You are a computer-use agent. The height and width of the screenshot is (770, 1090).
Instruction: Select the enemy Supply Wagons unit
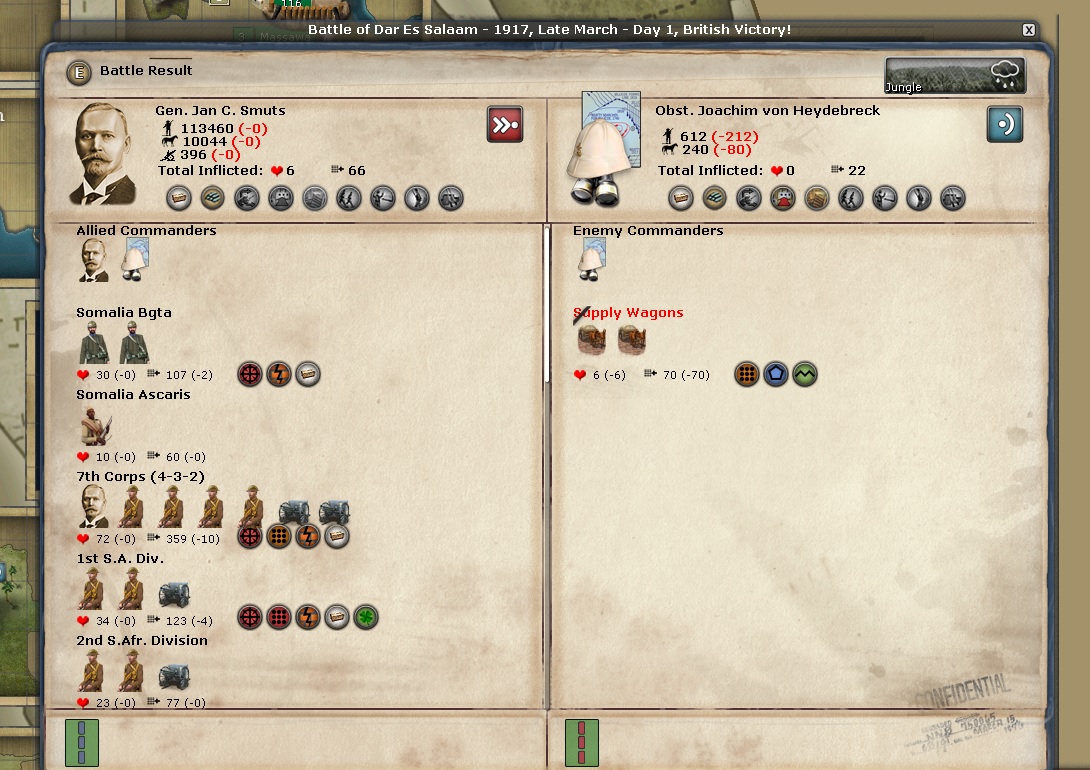[628, 313]
